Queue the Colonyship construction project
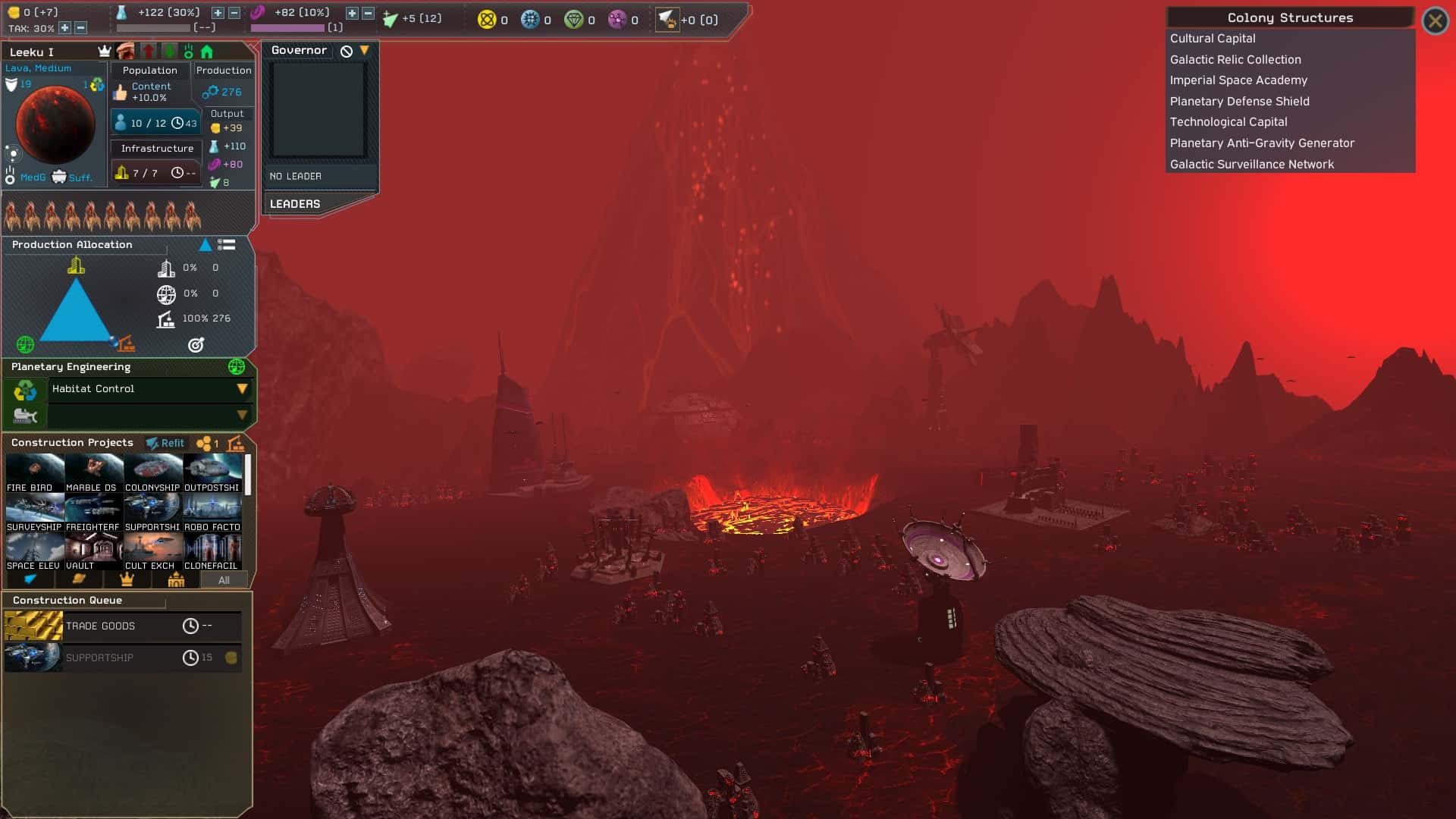 [152, 473]
